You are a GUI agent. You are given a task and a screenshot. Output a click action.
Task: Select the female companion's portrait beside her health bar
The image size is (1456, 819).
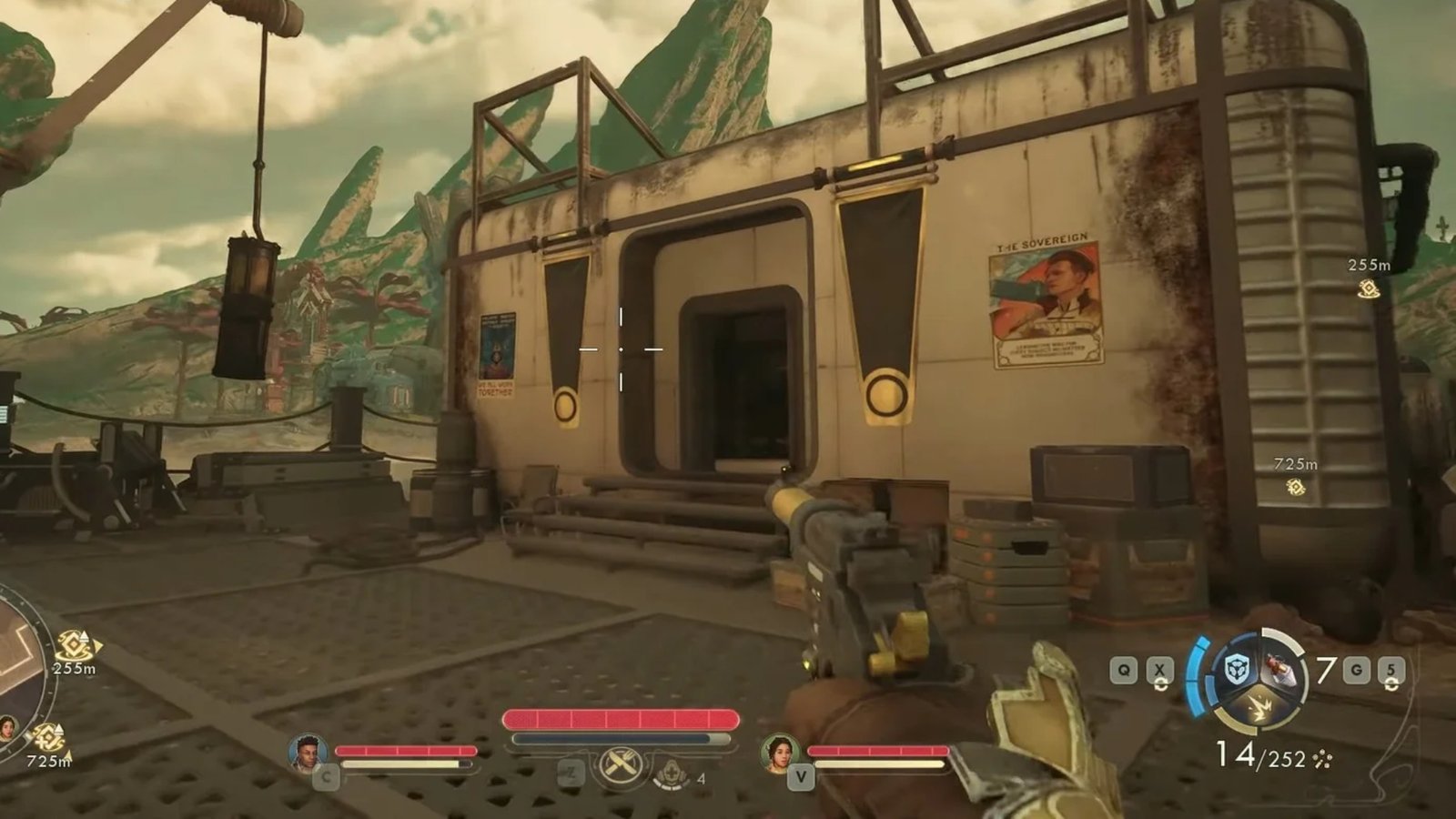coord(780,753)
